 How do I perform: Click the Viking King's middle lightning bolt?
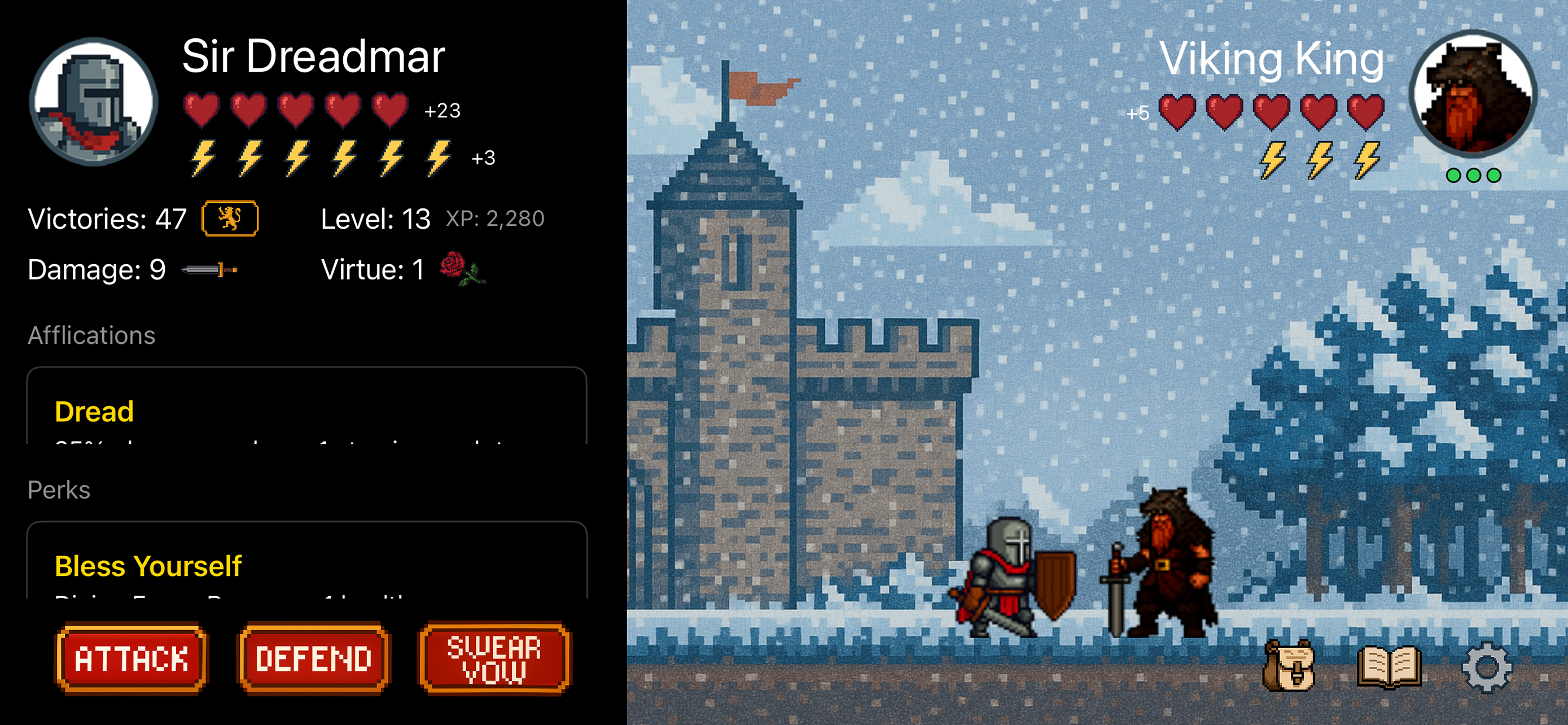pos(1320,161)
